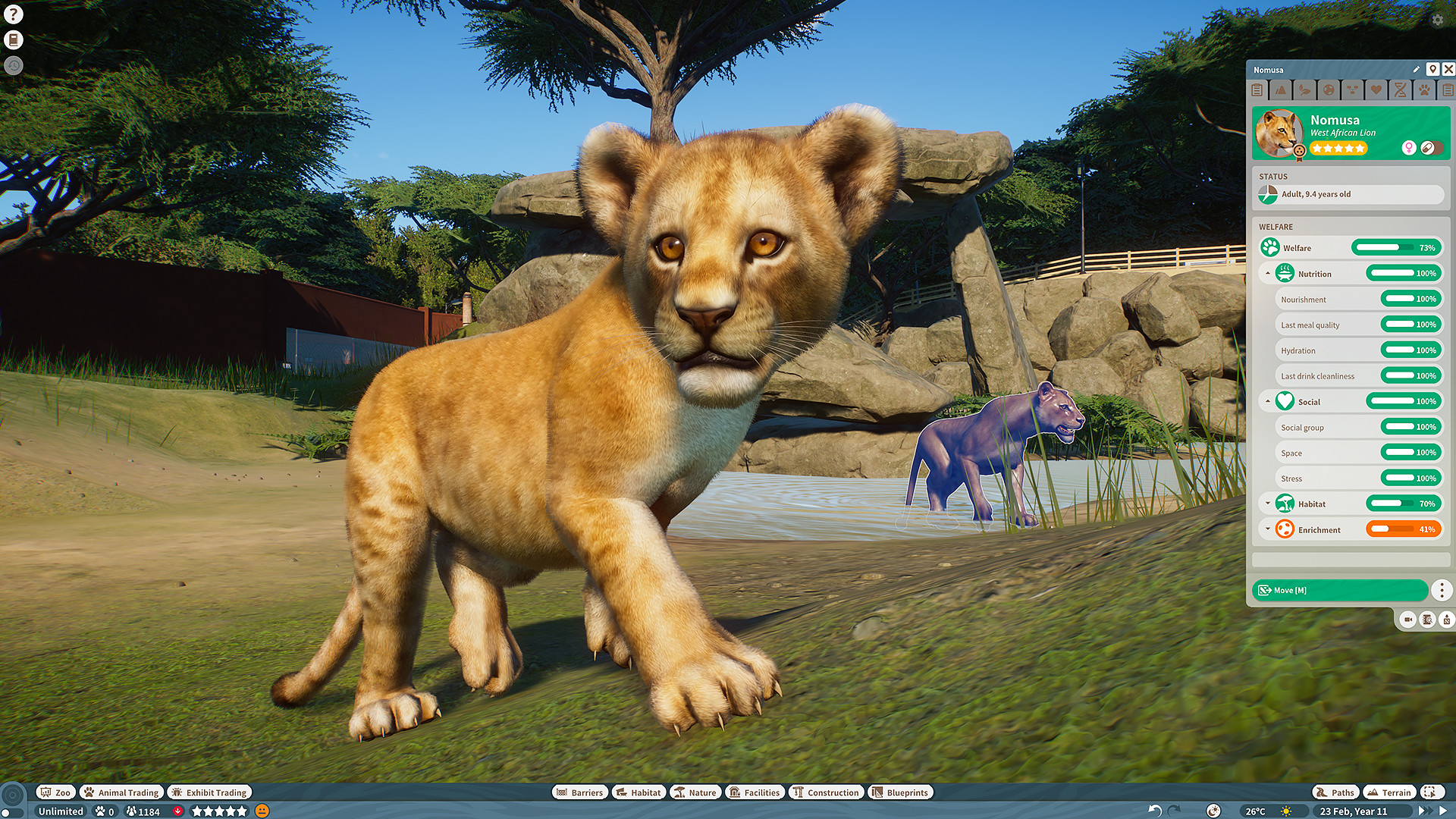Open the Blueprints browser
This screenshot has height=819, width=1456.
900,792
